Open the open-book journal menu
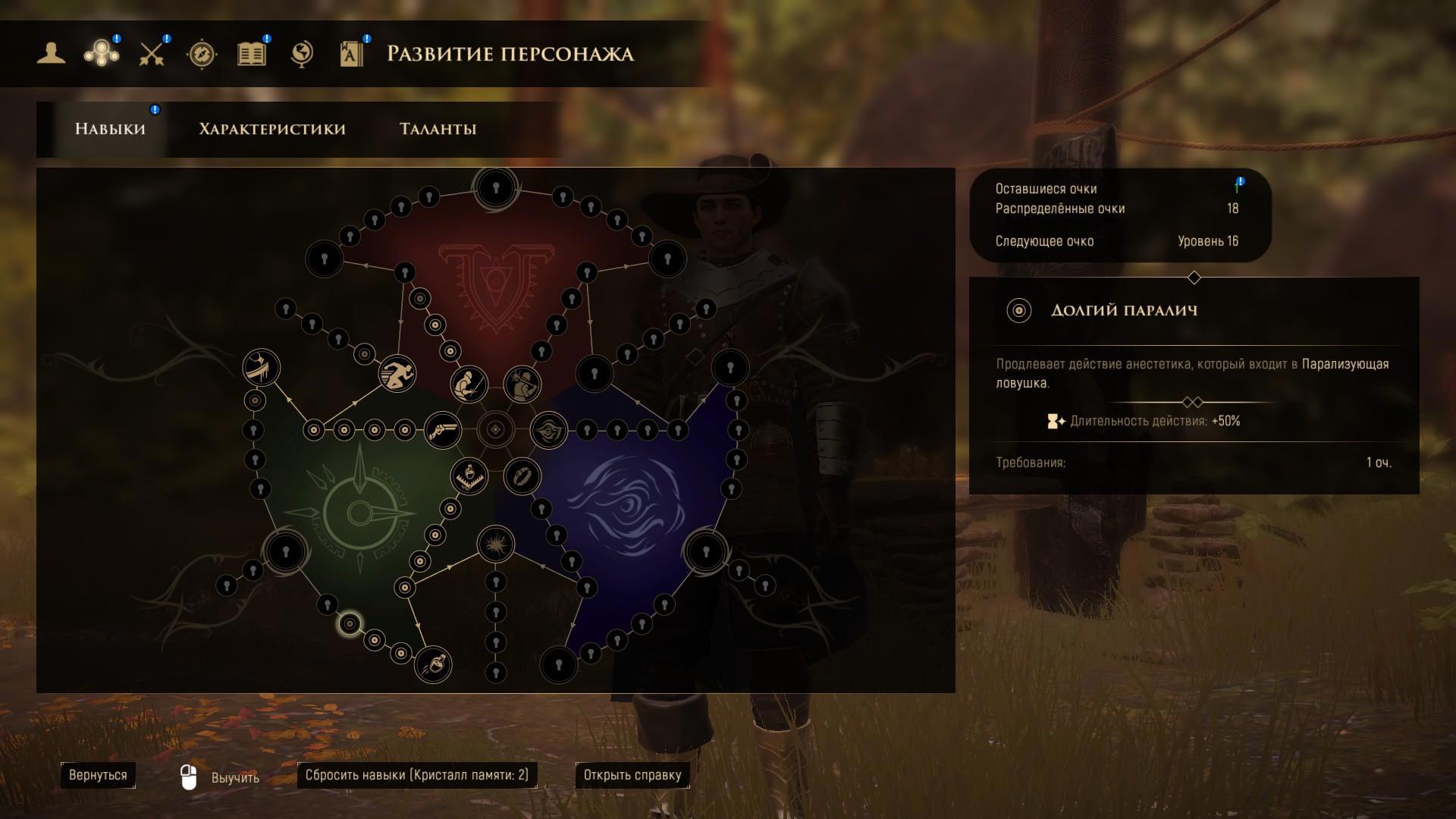This screenshot has width=1456, height=819. click(252, 54)
